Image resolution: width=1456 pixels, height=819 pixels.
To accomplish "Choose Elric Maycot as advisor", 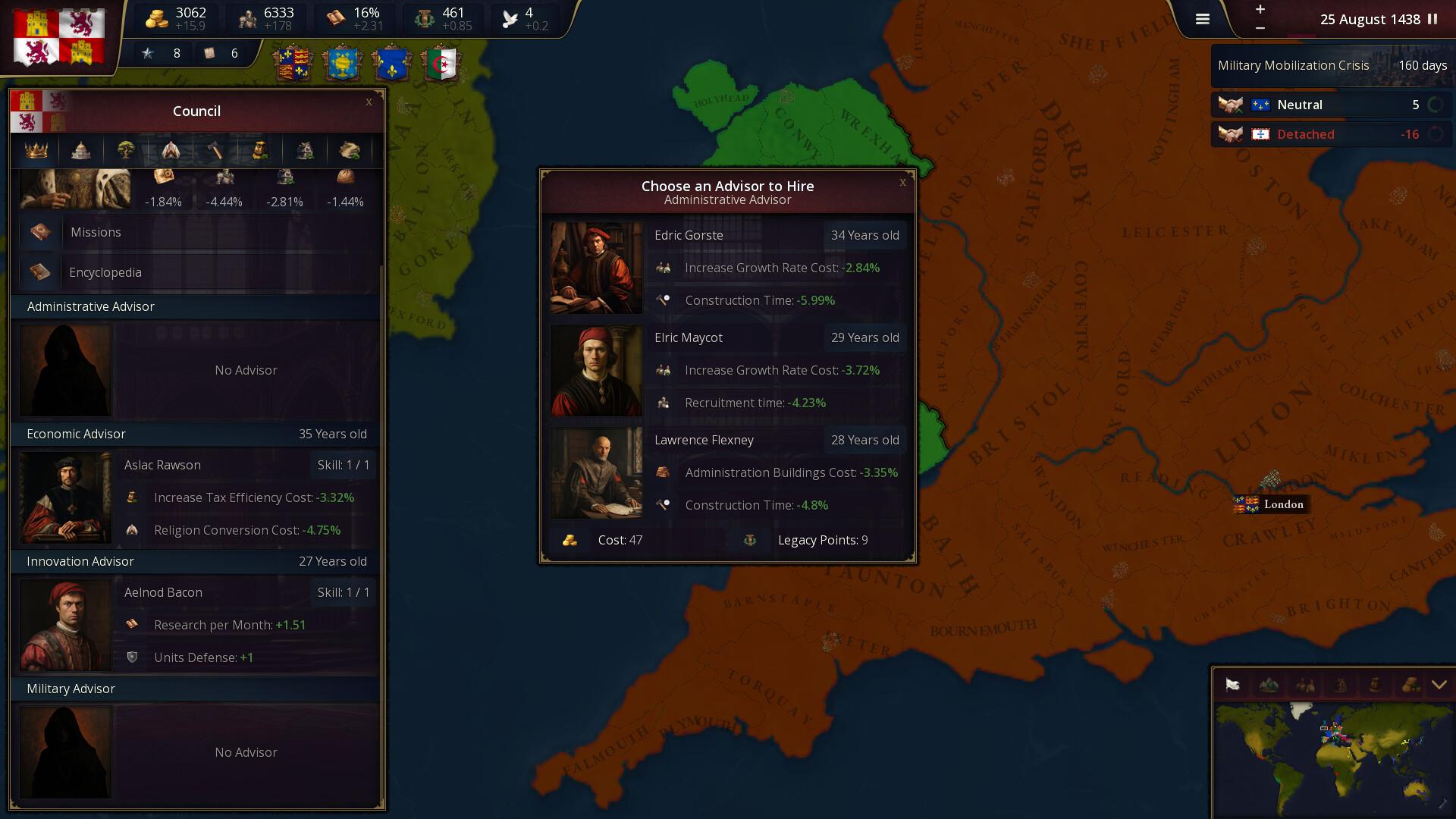I will (x=728, y=370).
